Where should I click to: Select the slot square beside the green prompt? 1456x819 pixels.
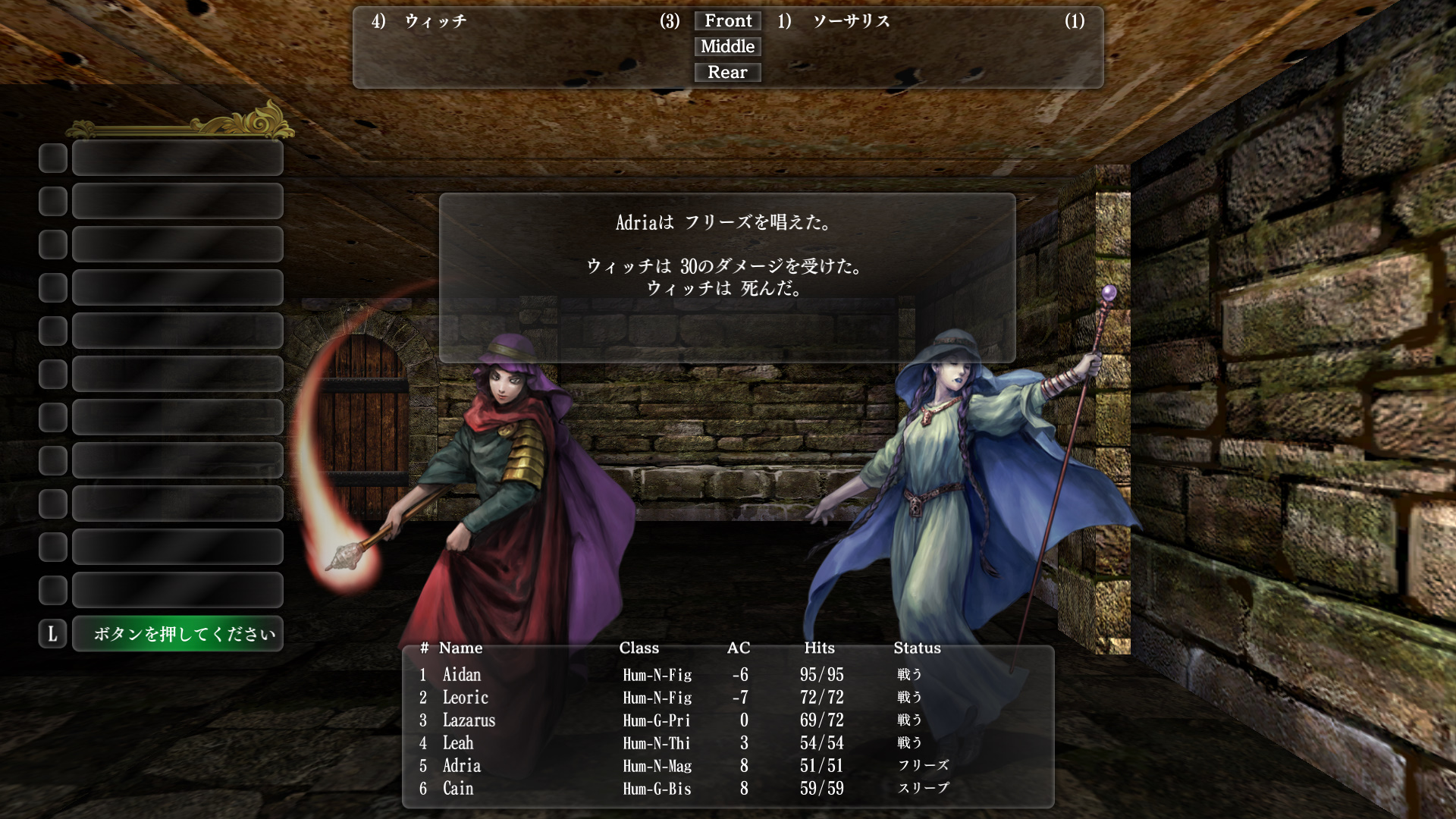pos(52,634)
